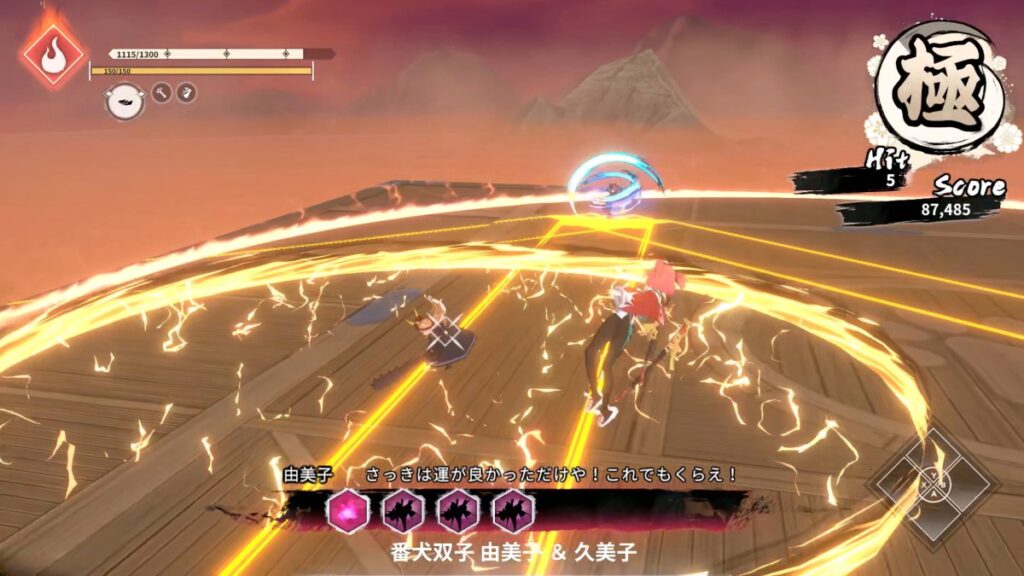Select the round white item slot

[x=124, y=100]
